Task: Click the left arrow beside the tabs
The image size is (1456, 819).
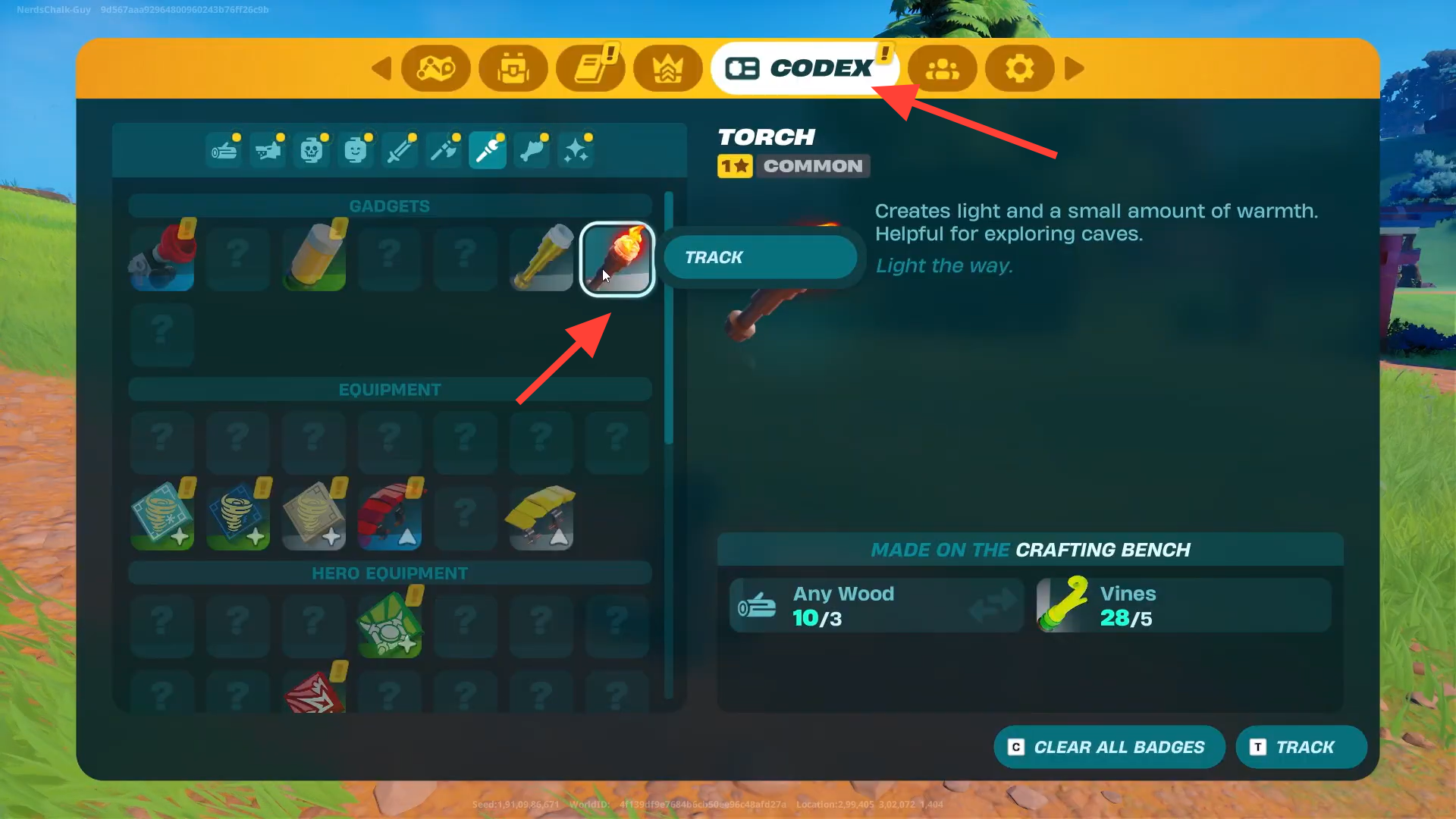Action: (x=381, y=68)
